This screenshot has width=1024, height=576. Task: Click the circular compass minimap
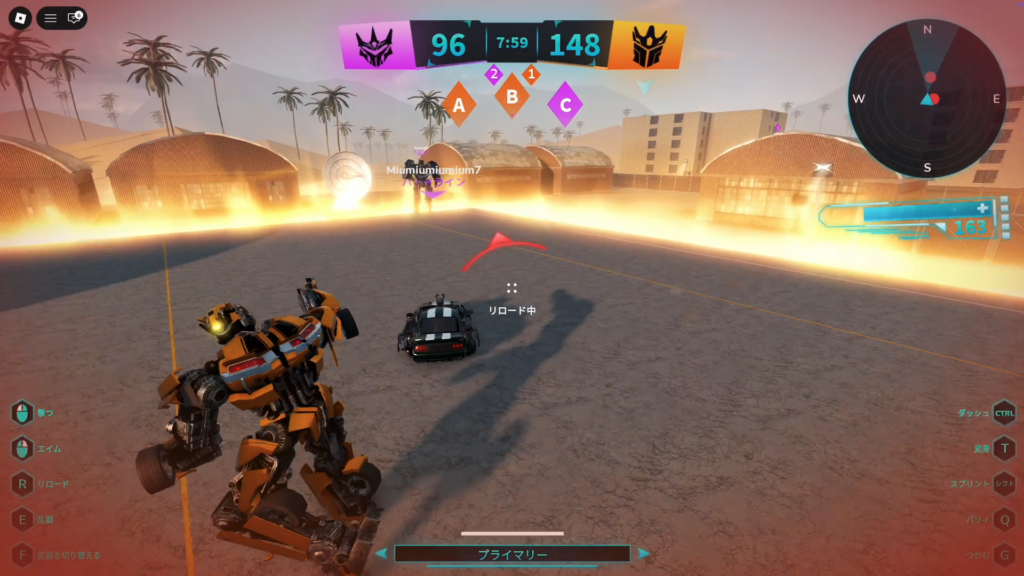[927, 99]
